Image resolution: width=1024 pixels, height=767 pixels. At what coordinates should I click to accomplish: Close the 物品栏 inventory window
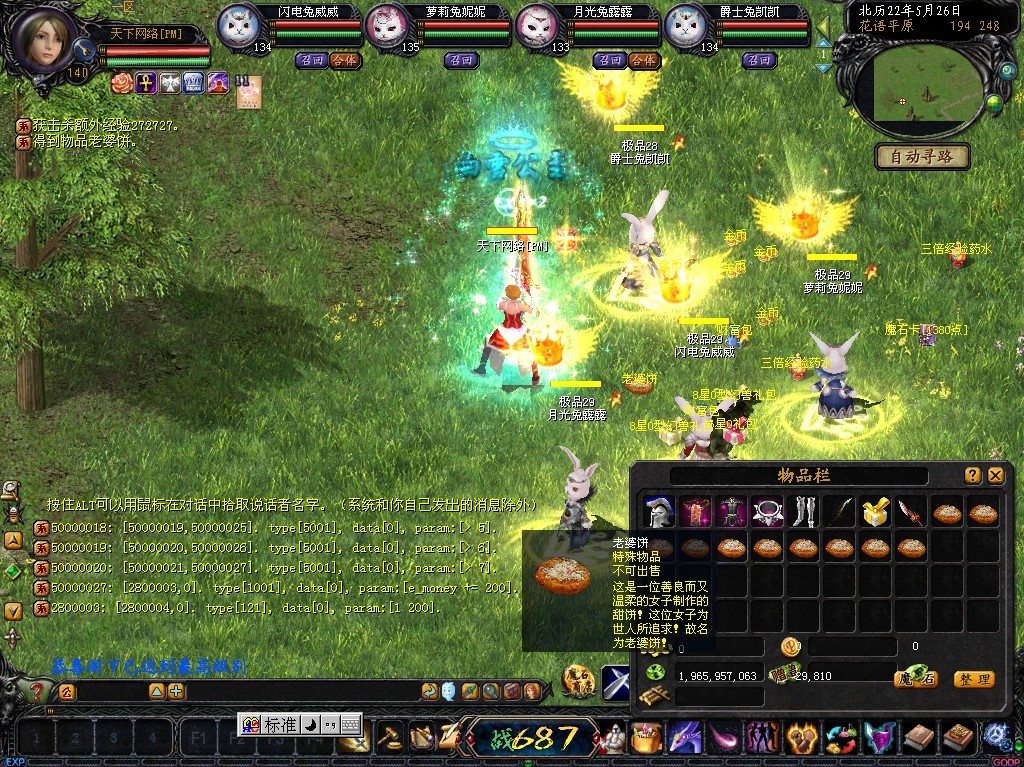point(995,476)
